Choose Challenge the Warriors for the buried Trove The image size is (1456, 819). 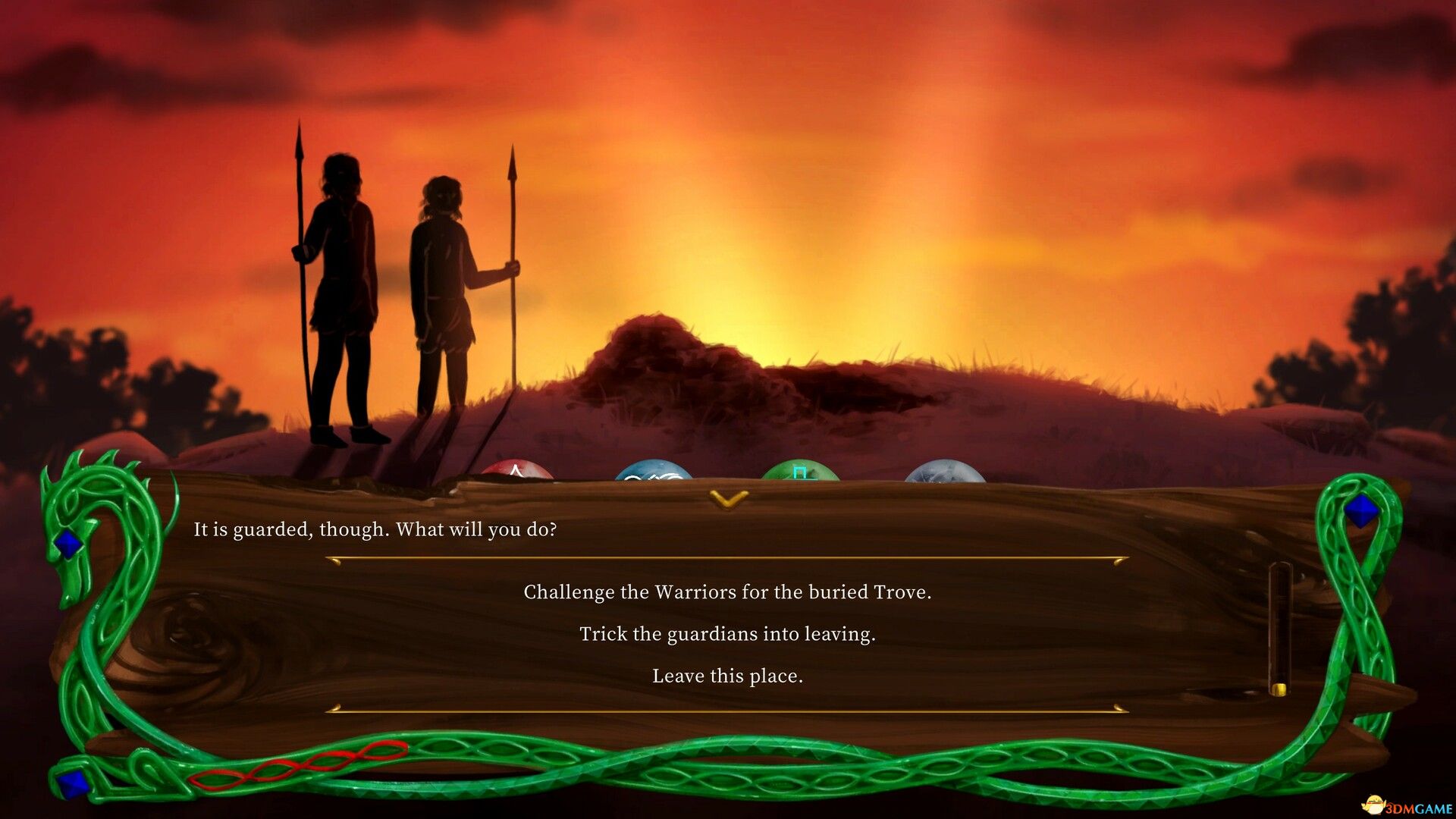[x=727, y=593]
